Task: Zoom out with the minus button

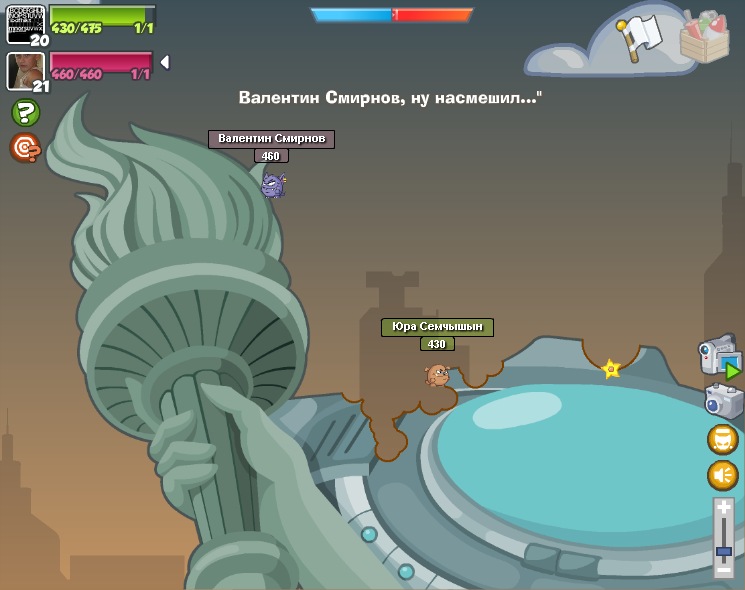Action: [724, 569]
